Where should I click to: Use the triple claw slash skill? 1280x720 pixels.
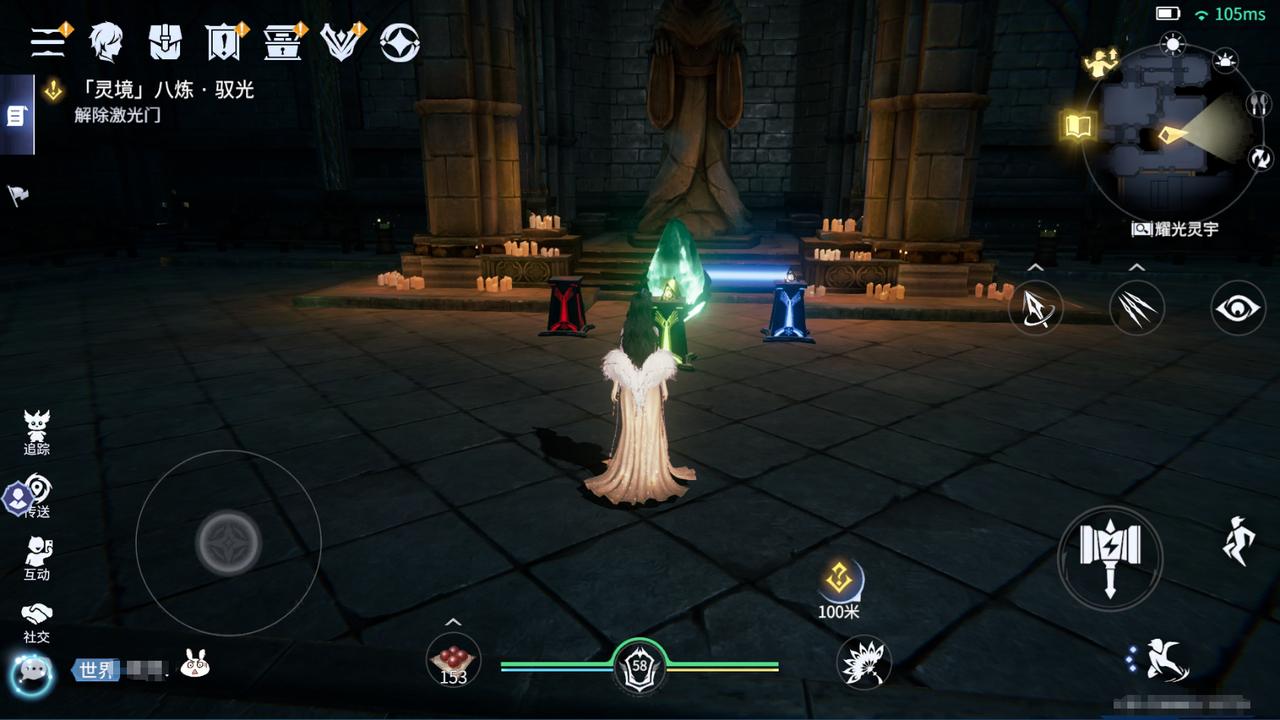click(x=1136, y=308)
